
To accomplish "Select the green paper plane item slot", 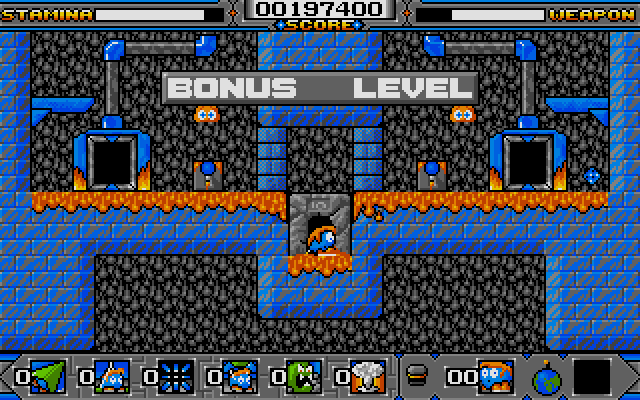I will point(46,377).
